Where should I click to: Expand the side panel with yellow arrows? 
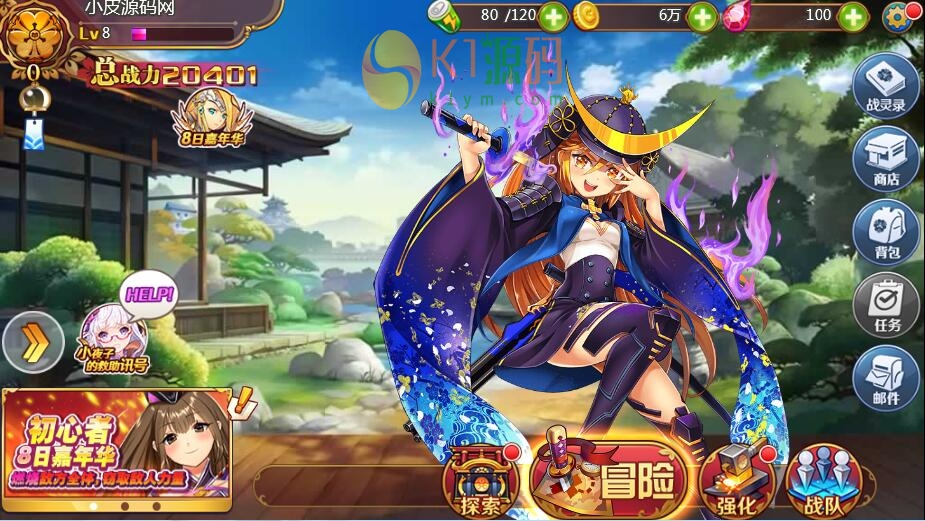tap(33, 343)
